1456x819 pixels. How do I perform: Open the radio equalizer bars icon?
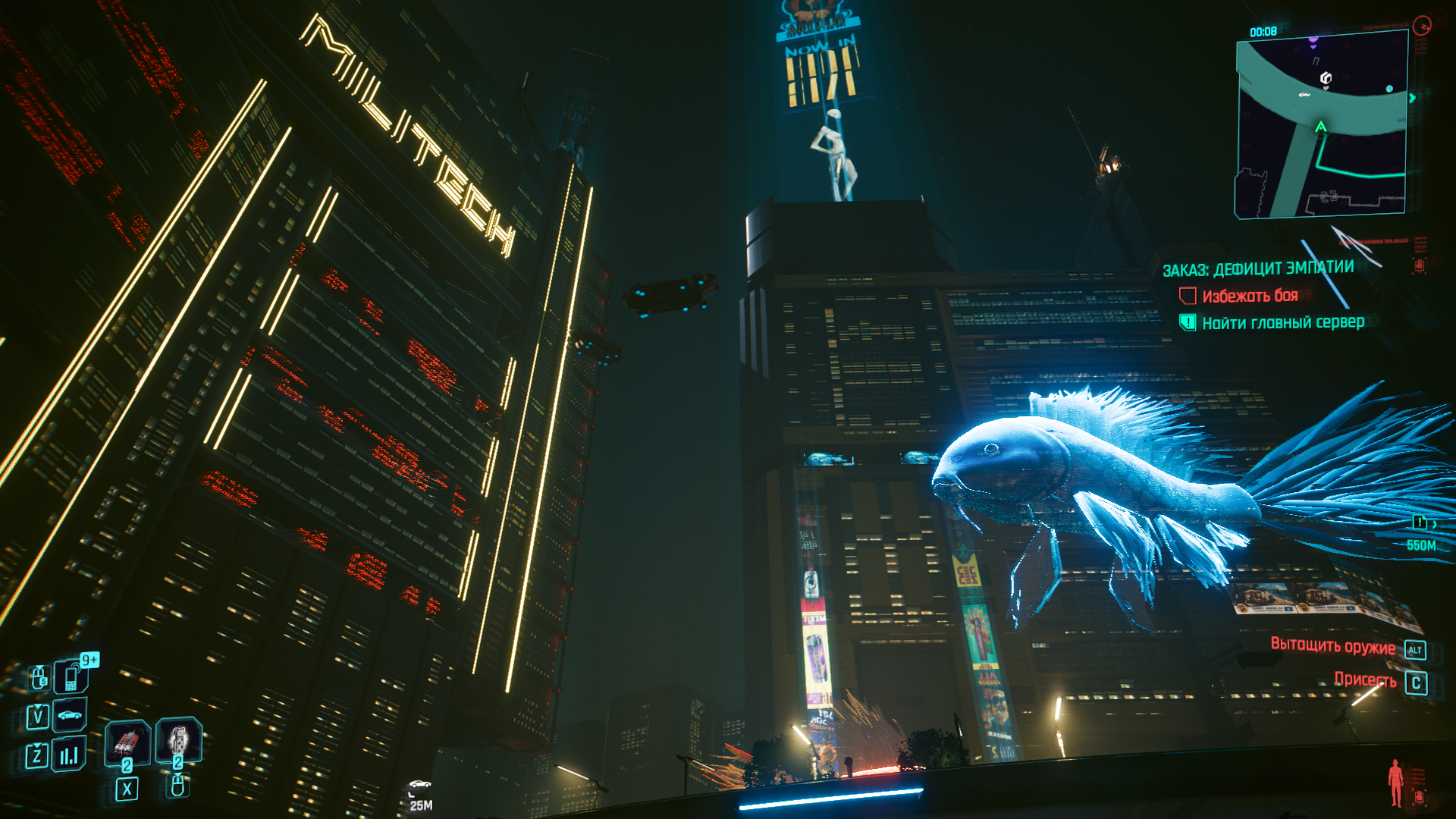pos(69,755)
